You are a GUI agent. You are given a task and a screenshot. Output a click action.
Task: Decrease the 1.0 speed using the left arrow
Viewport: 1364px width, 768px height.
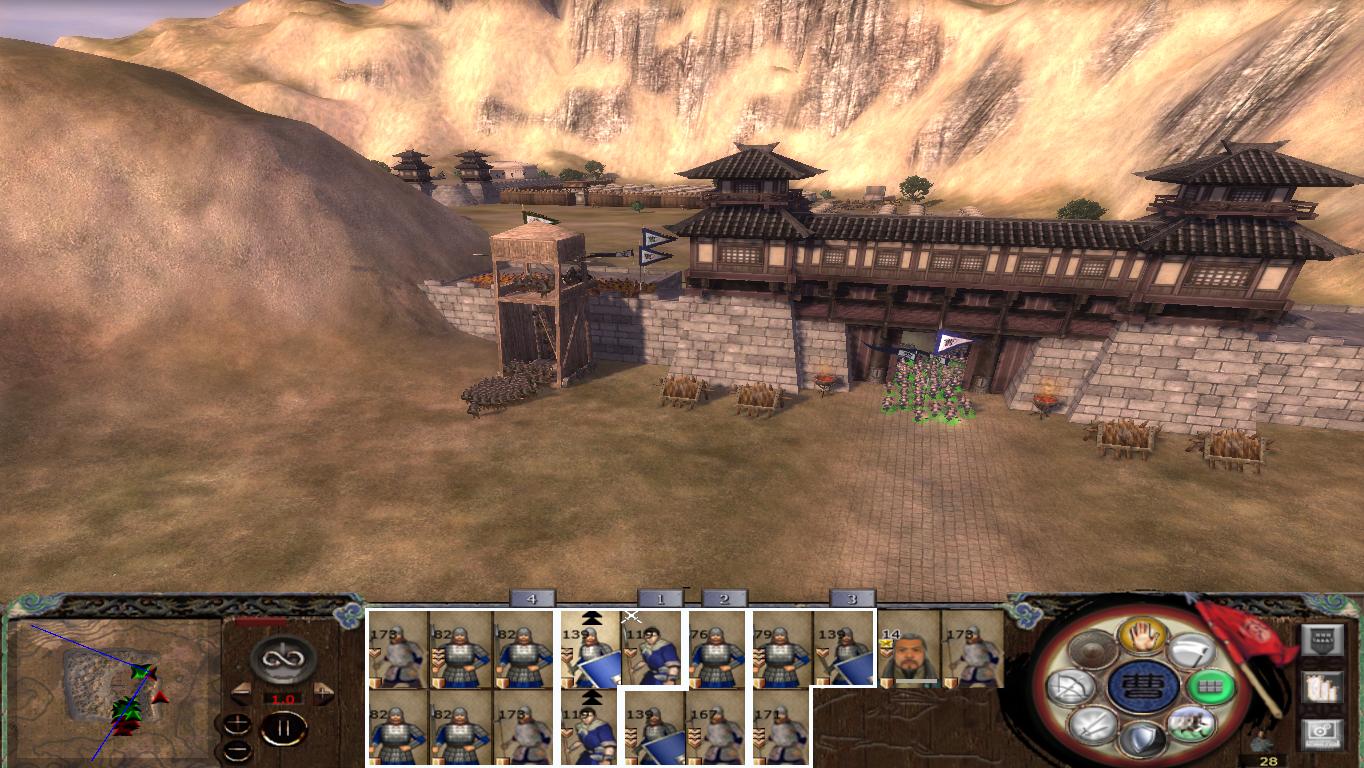tap(243, 693)
